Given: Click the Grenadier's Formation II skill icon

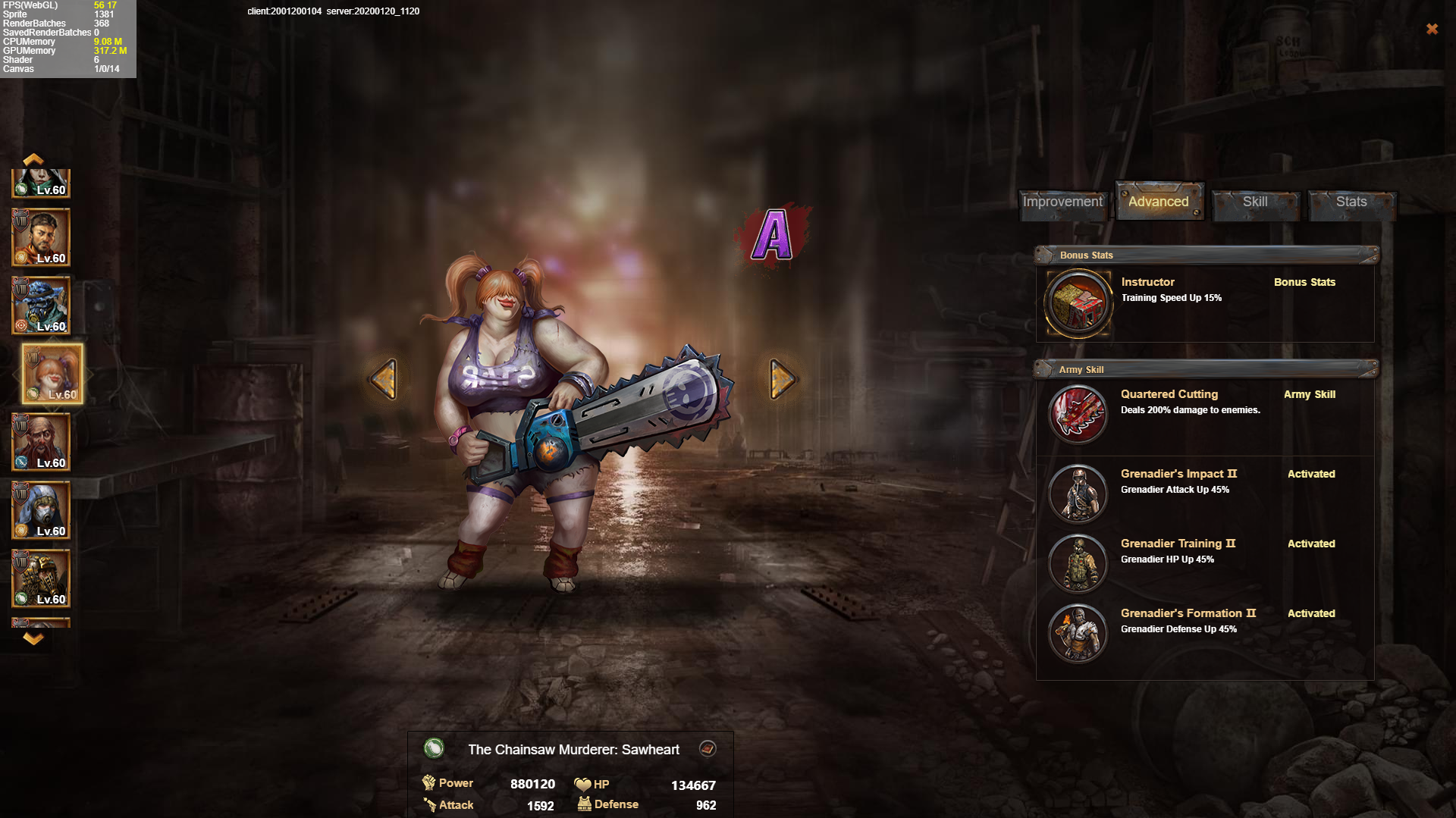Looking at the screenshot, I should click(x=1078, y=633).
